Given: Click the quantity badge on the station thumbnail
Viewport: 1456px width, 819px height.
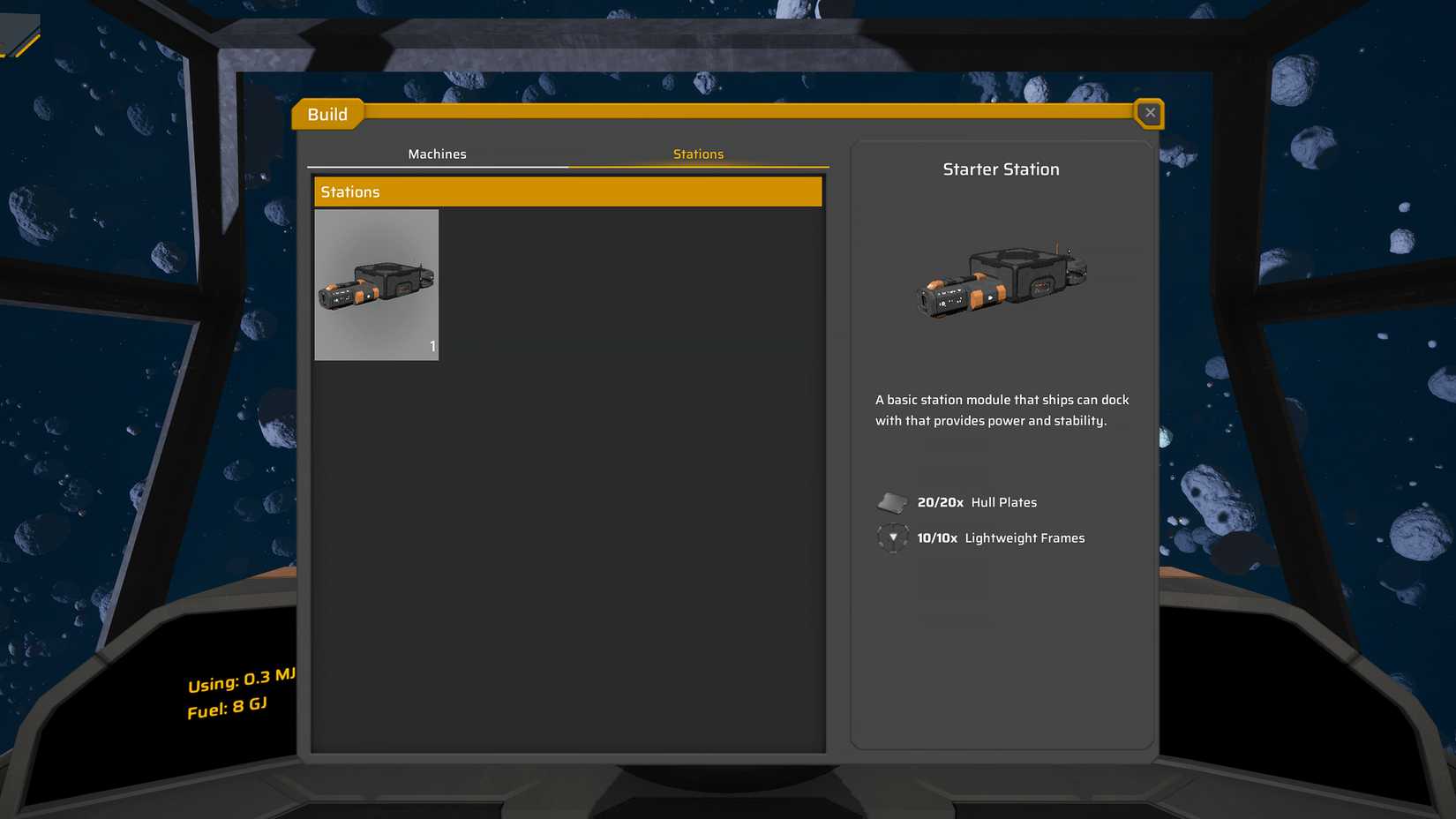Looking at the screenshot, I should (432, 347).
